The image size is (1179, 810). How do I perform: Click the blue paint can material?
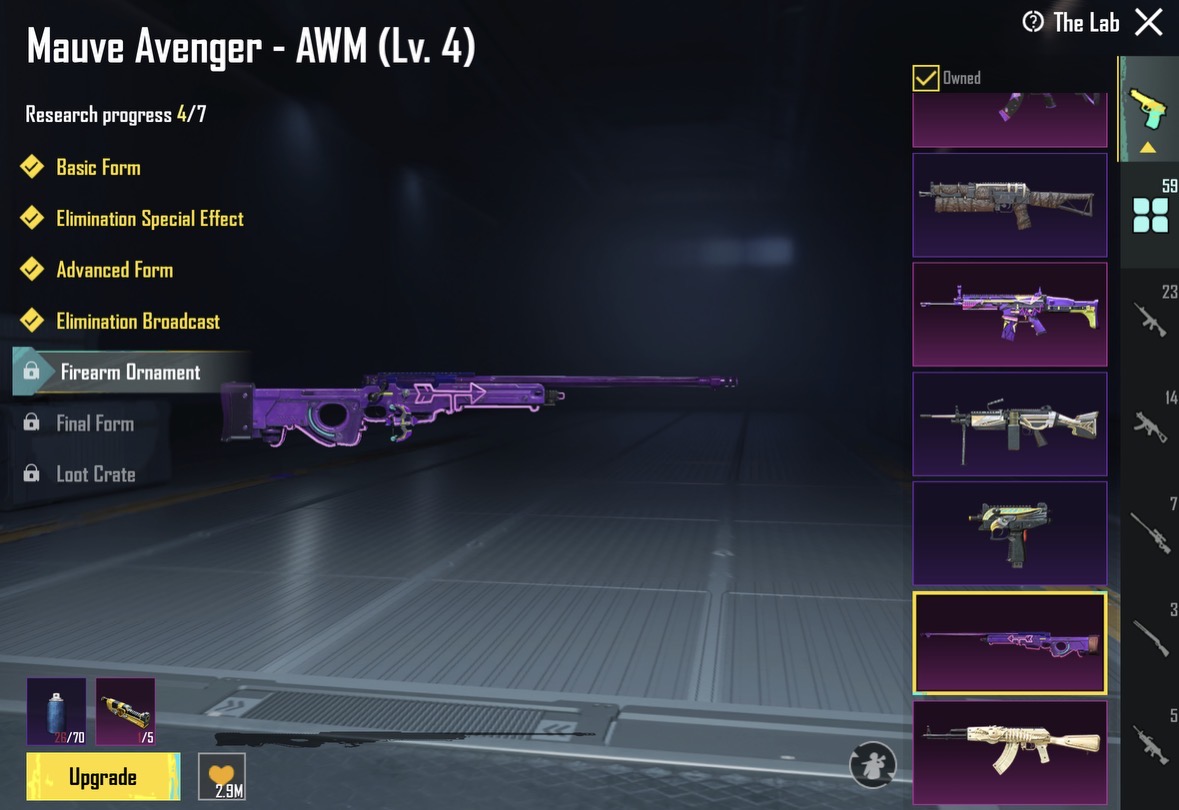click(56, 711)
